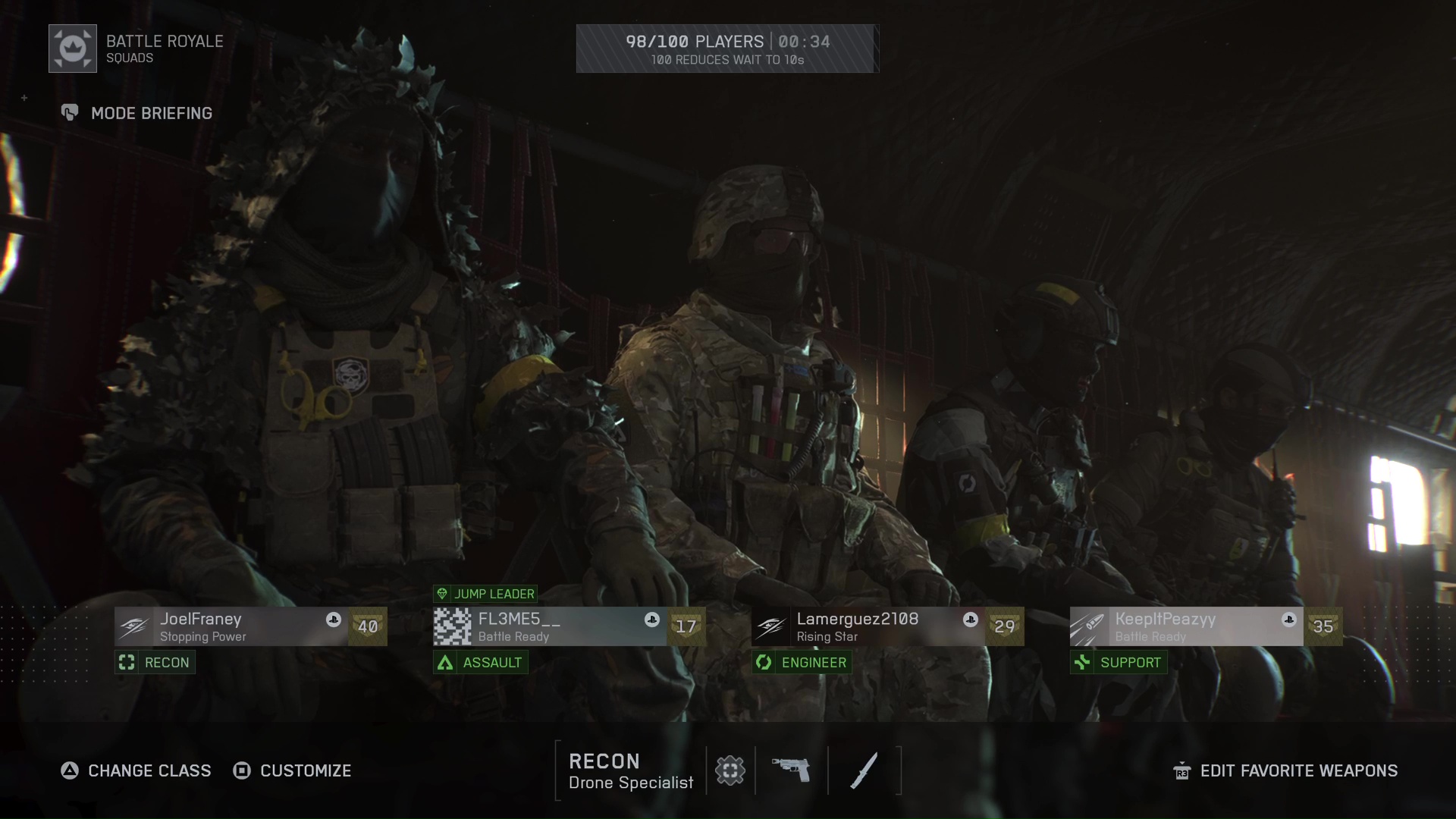This screenshot has width=1456, height=819.
Task: Open the Drone Specialist gadget icon
Action: [730, 770]
